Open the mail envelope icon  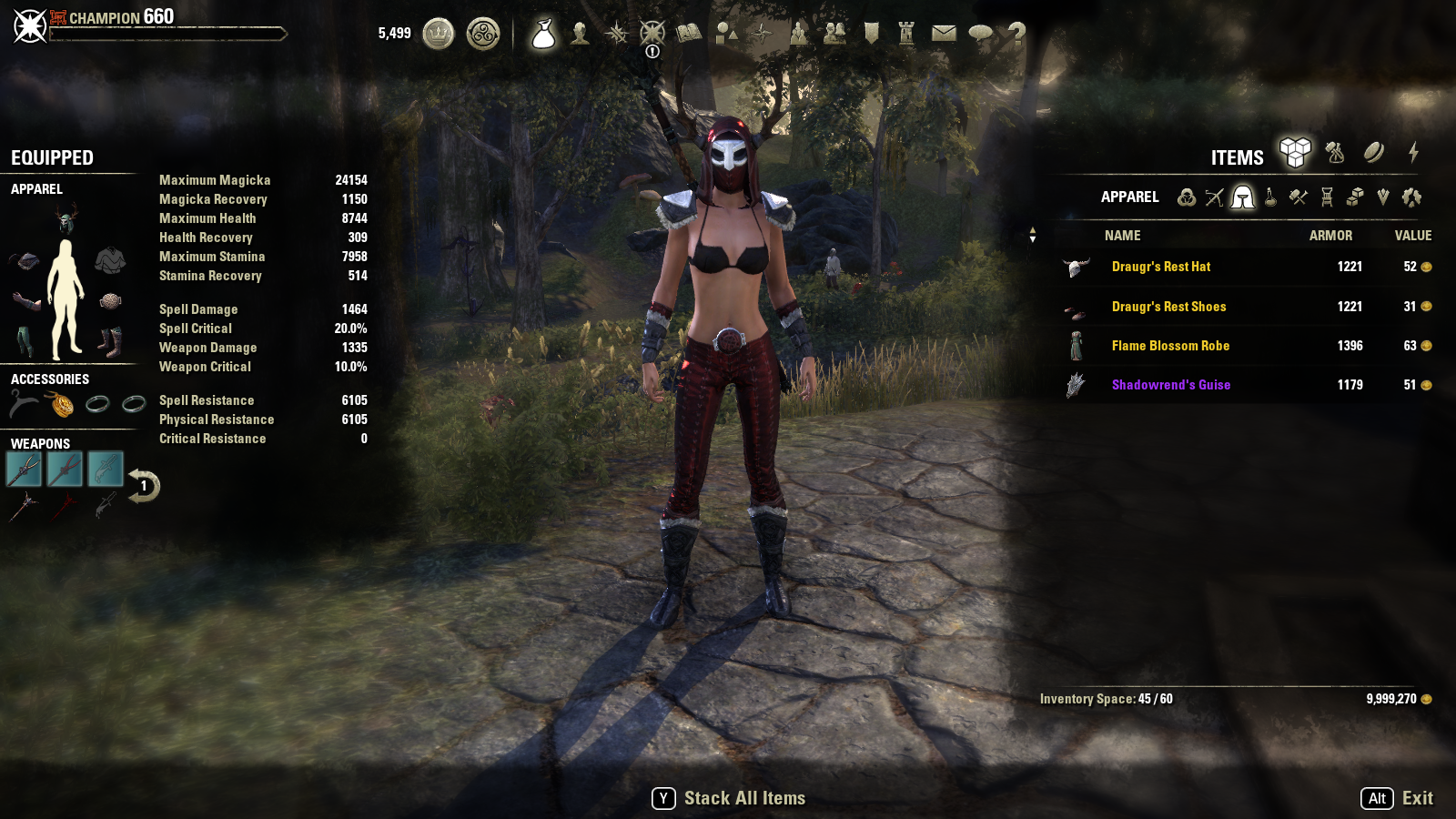click(x=944, y=35)
